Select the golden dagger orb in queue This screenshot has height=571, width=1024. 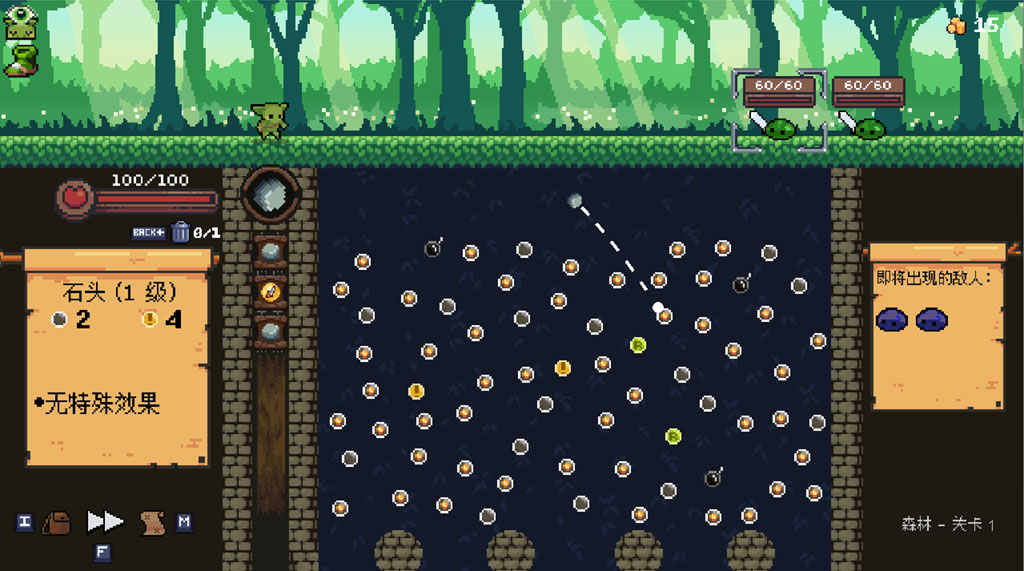(270, 291)
